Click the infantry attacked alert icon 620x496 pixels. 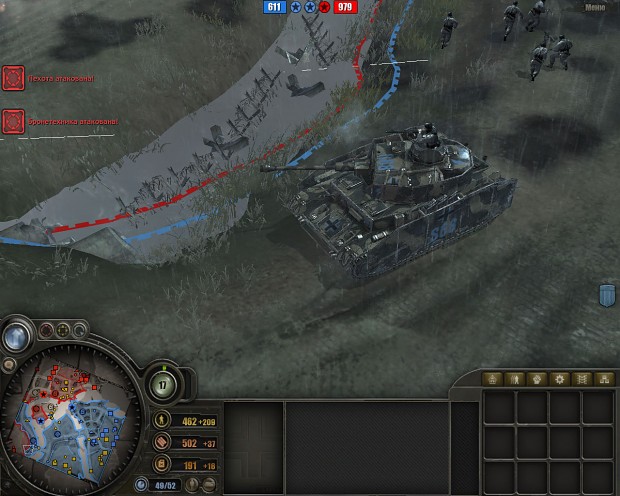point(13,78)
